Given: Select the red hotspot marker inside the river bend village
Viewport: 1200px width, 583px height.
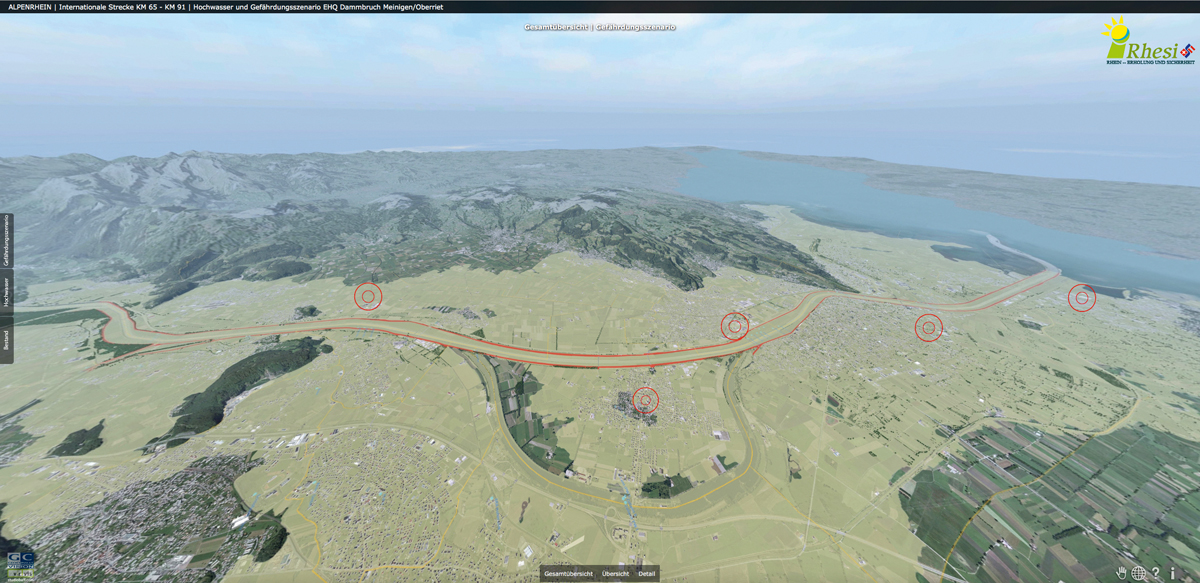Looking at the screenshot, I should point(646,400).
